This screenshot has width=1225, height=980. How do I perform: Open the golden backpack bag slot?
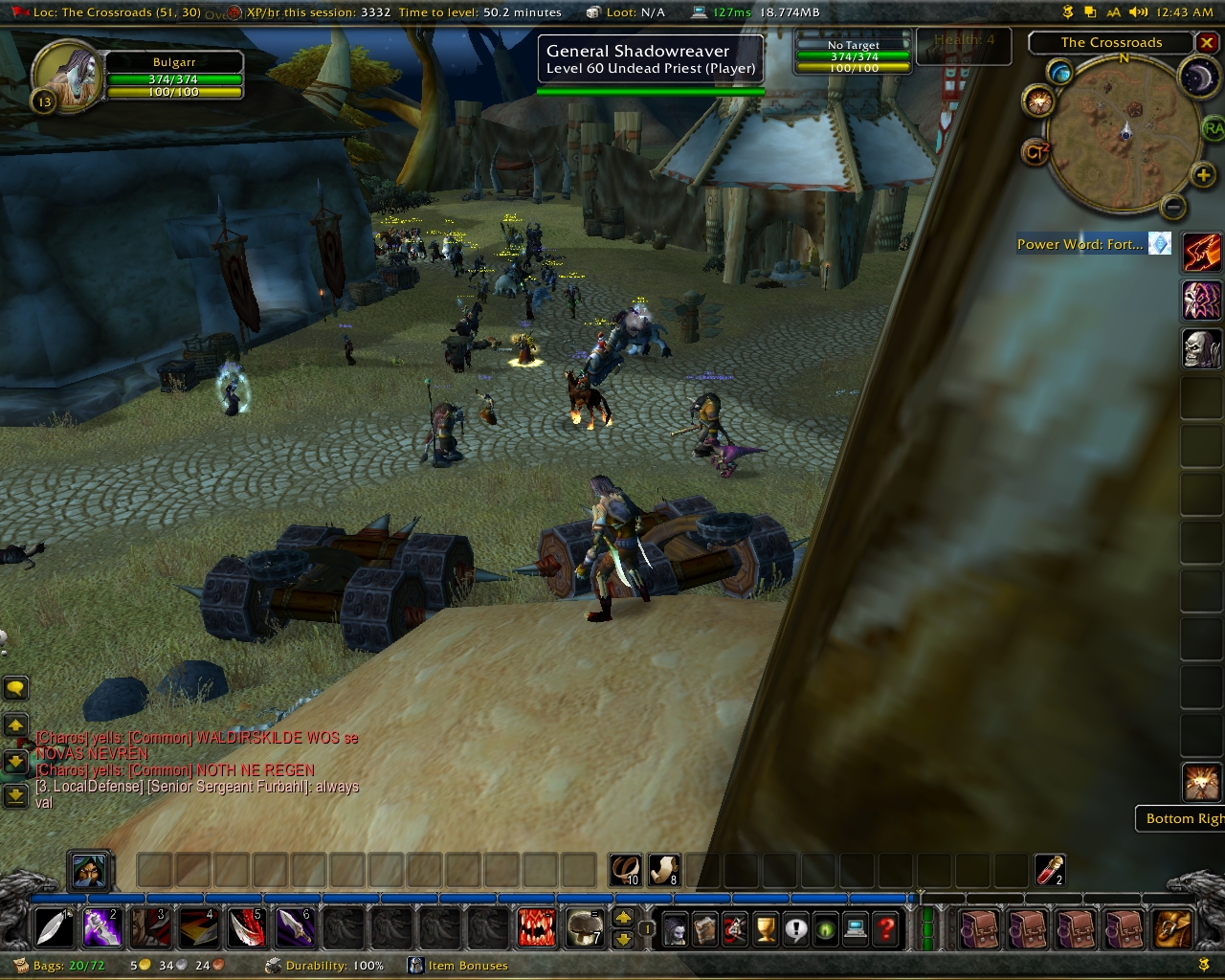click(x=1173, y=928)
